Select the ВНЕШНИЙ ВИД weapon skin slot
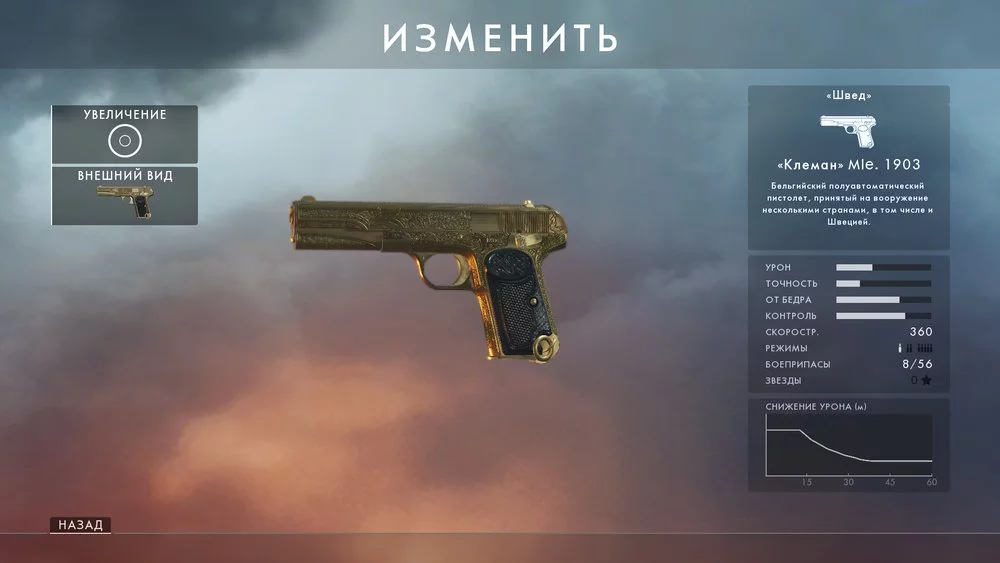Screen dimensions: 1000x563 pyautogui.click(x=124, y=197)
